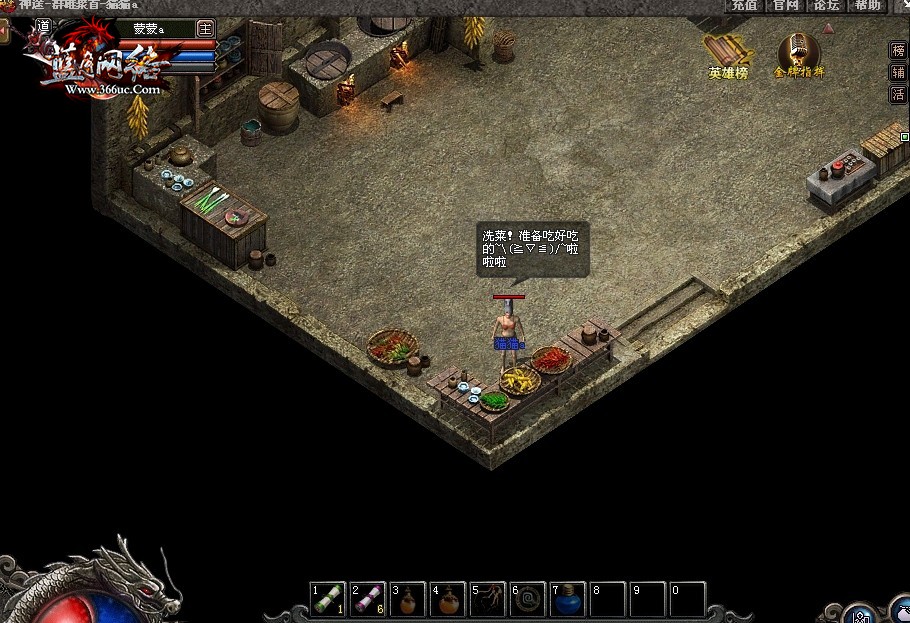The height and width of the screenshot is (623, 910).
Task: Use the pink scroll in hotbar slot 2
Action: (368, 599)
